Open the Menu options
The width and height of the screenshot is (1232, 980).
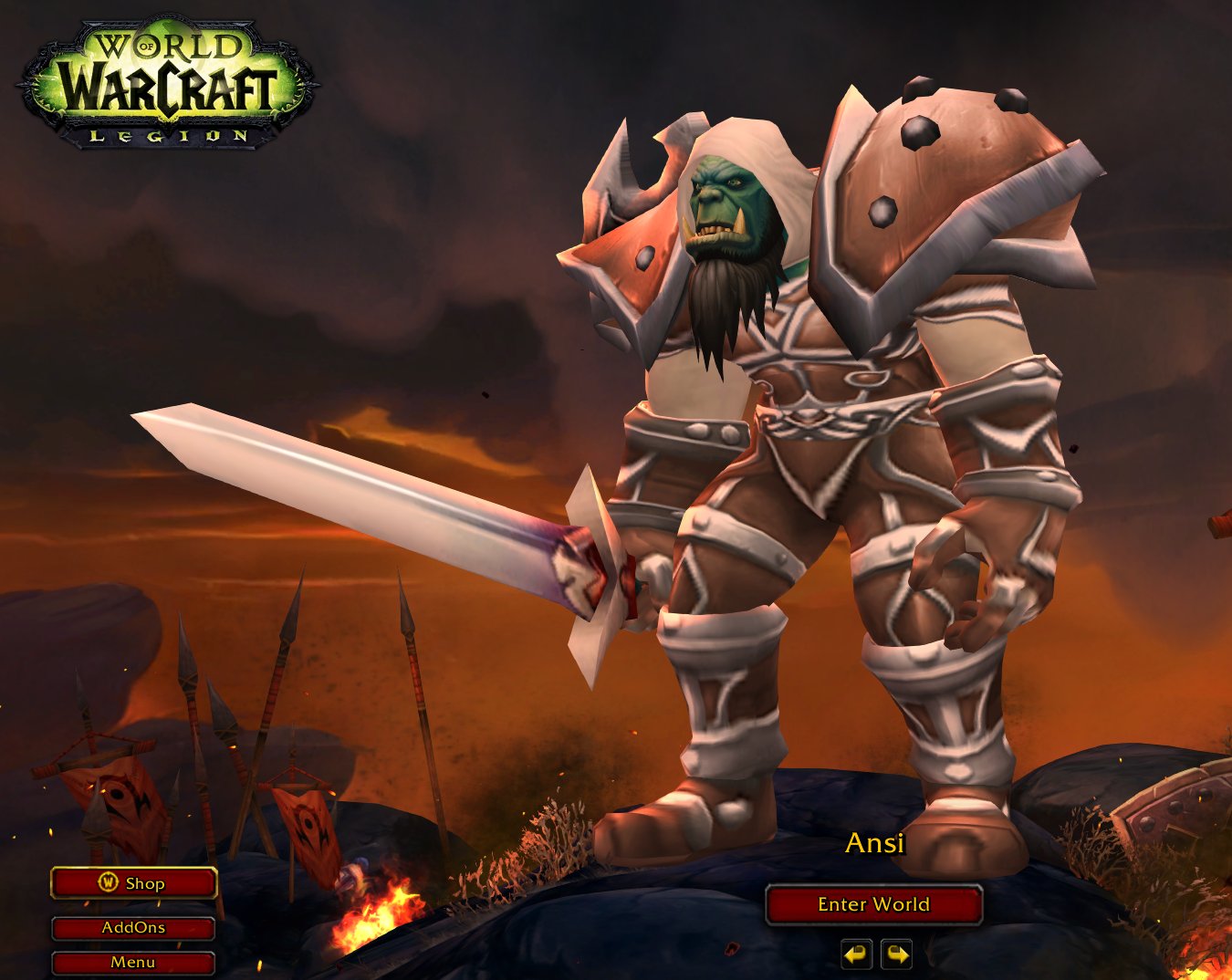(133, 961)
